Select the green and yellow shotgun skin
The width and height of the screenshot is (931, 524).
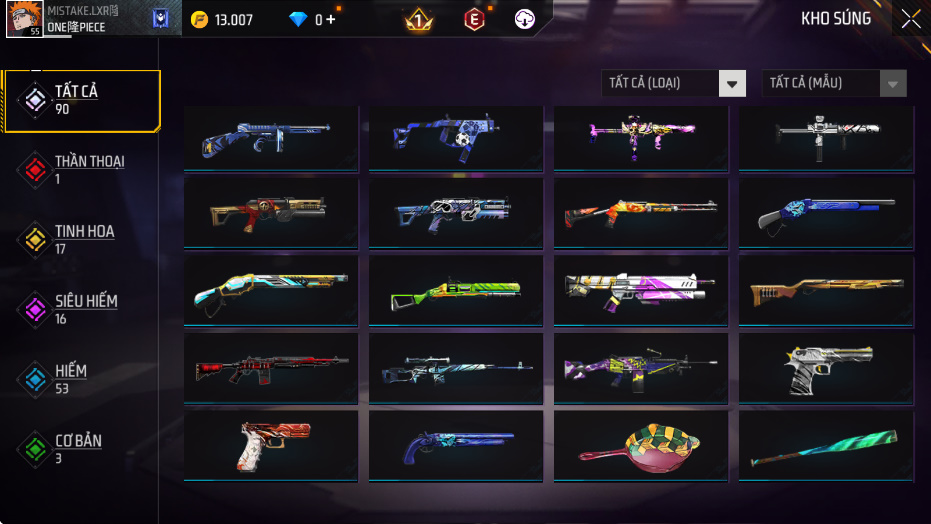(456, 291)
